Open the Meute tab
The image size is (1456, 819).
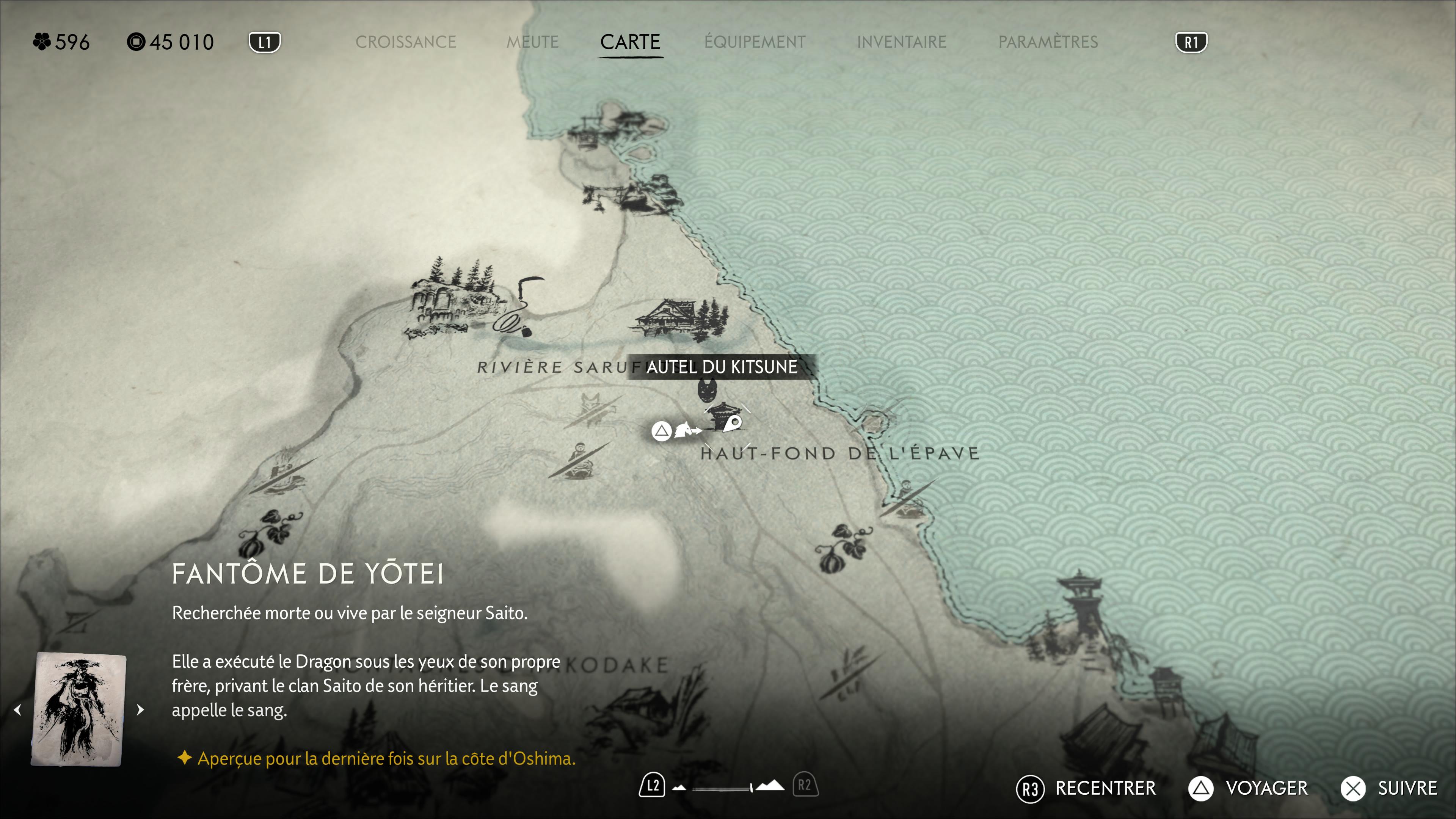coord(532,42)
